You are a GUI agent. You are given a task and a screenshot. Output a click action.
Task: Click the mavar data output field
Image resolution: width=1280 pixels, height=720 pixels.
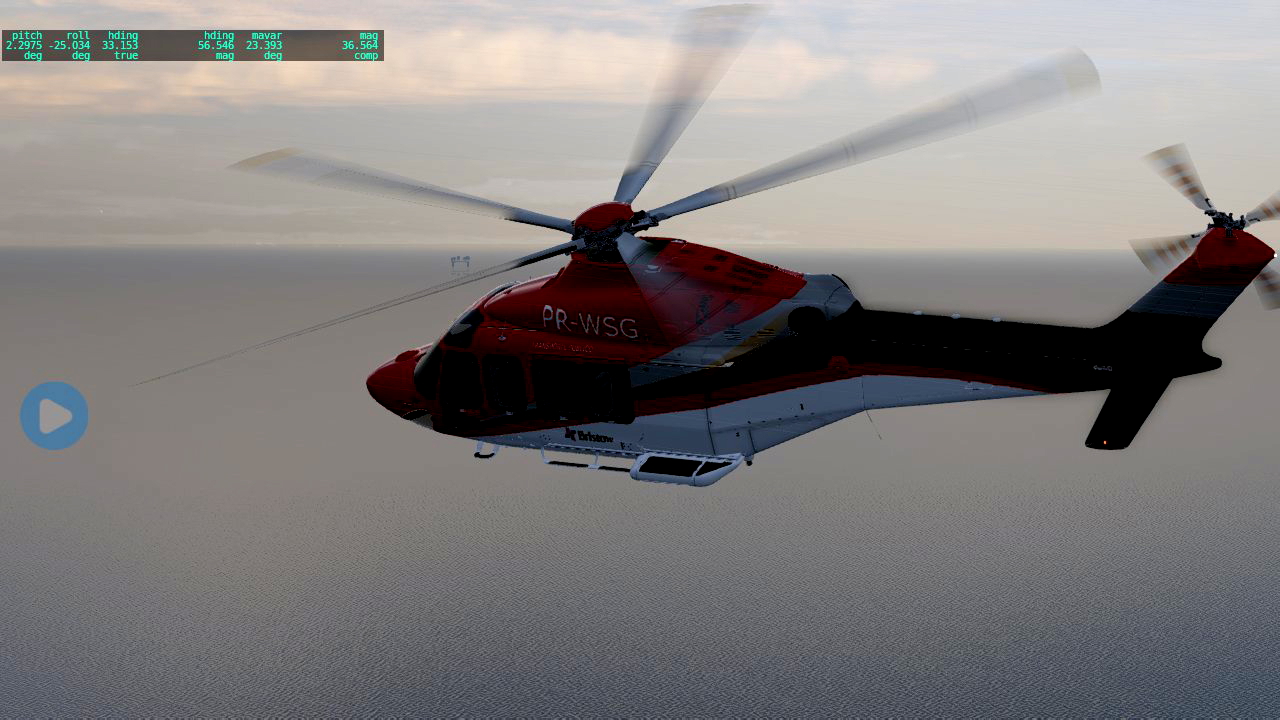pos(266,45)
